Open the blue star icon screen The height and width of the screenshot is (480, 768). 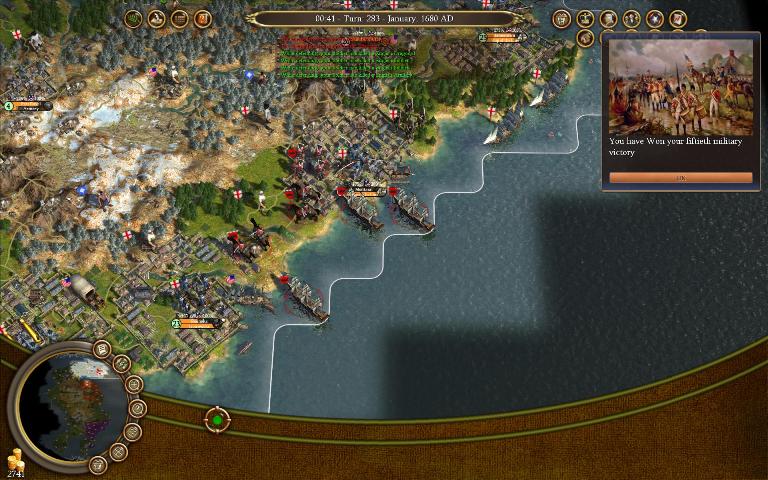[655, 19]
